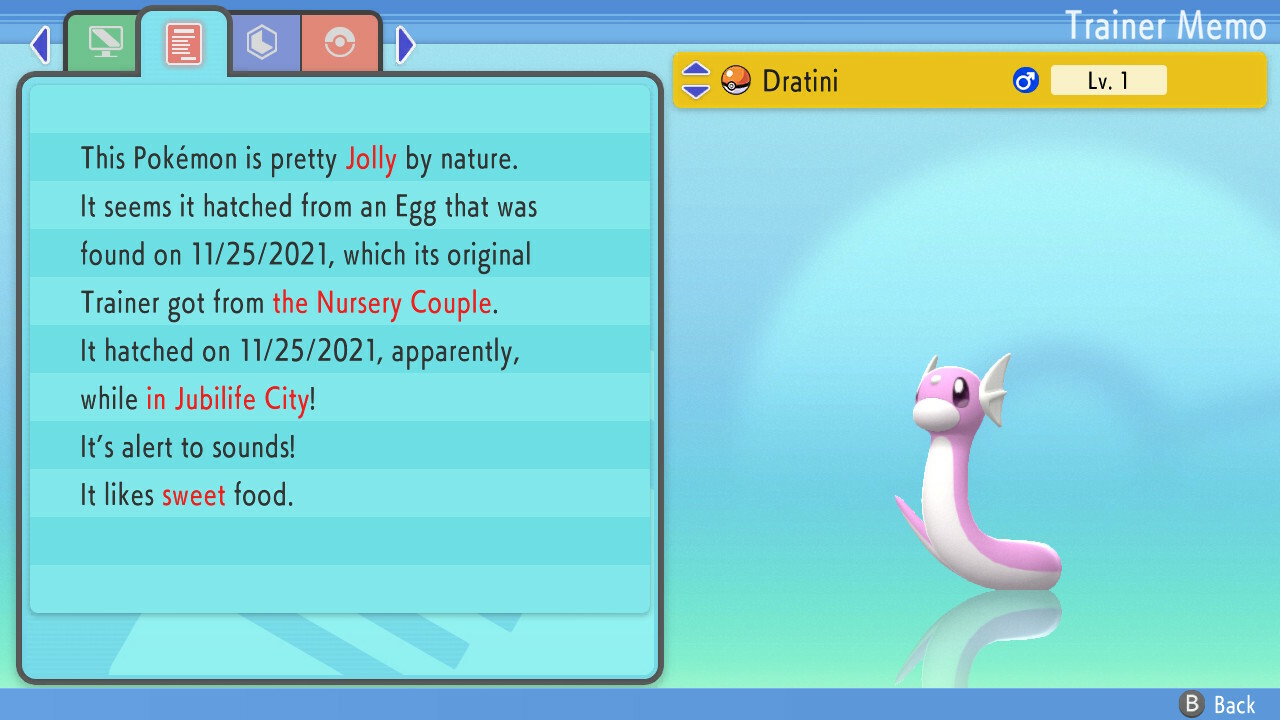Open the moves tab with Poké Ball icon
This screenshot has width=1280, height=720.
click(340, 43)
